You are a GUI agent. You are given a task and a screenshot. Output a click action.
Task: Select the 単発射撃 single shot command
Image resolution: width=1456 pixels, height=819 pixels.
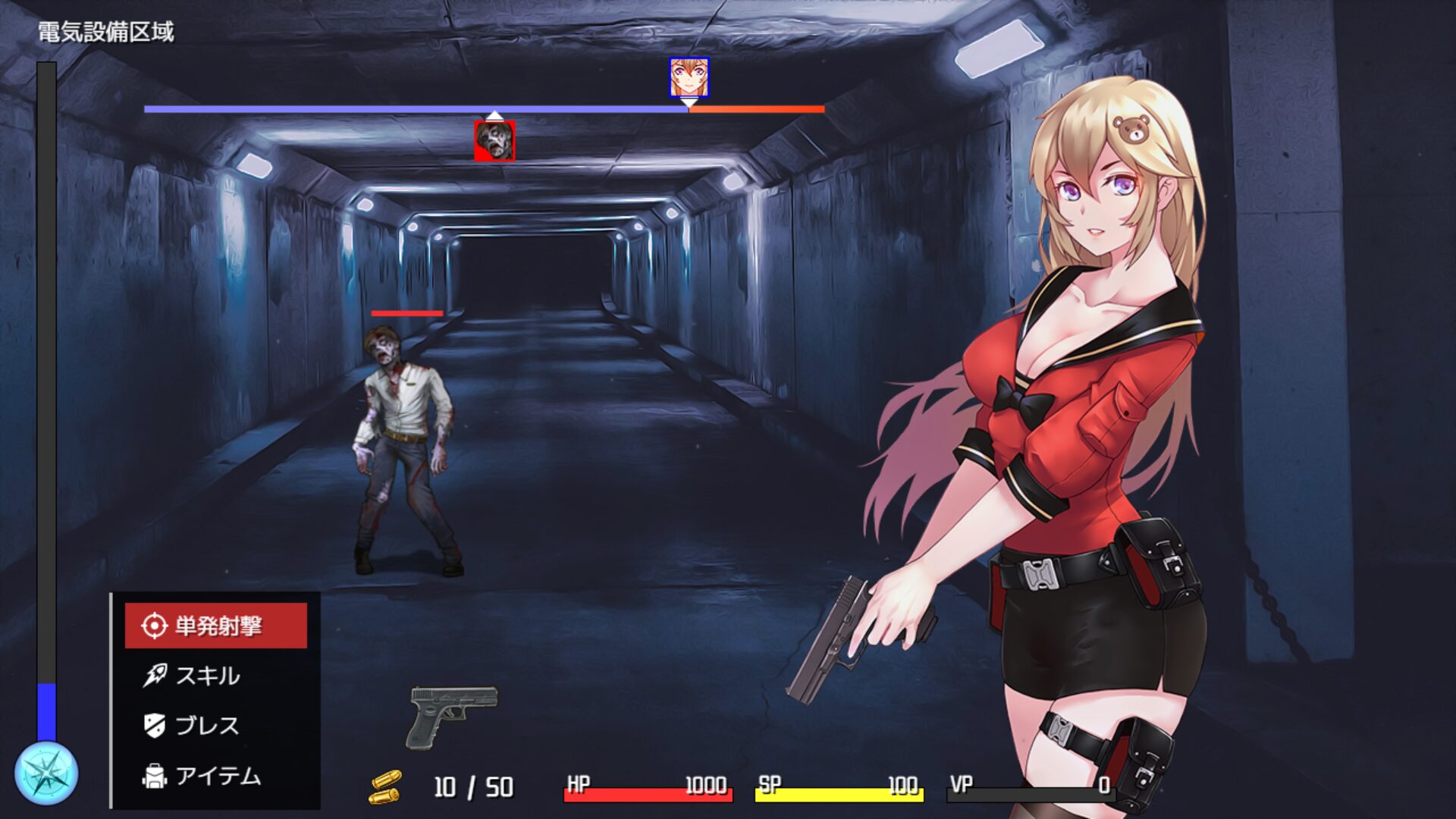tap(216, 626)
